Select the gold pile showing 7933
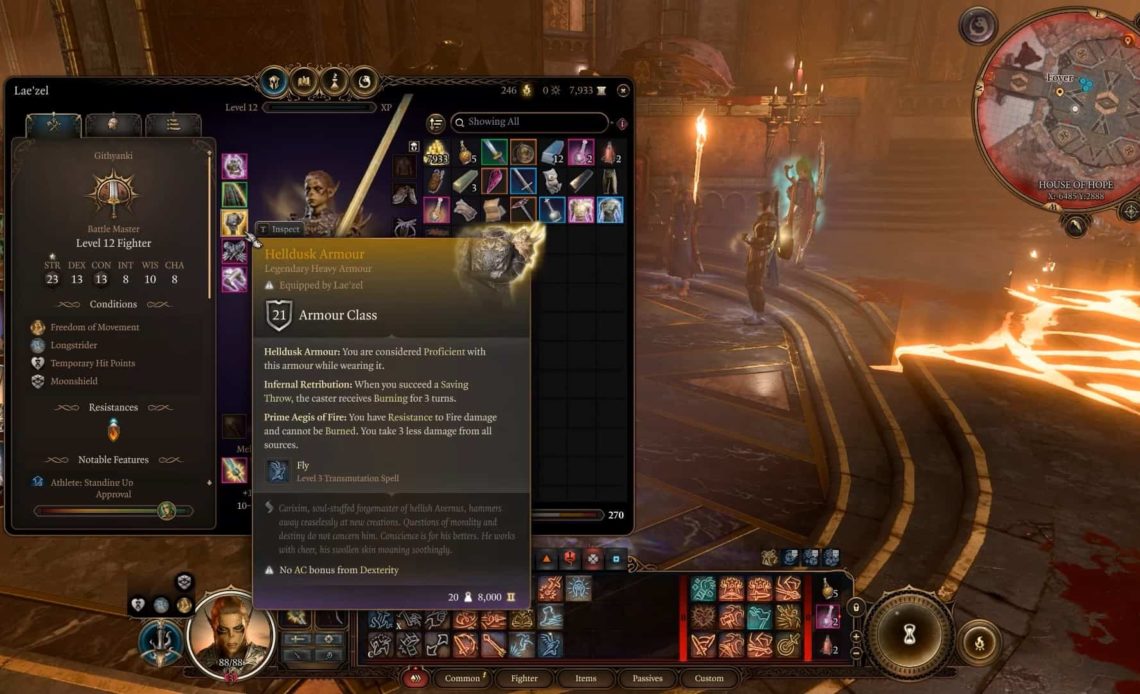This screenshot has width=1140, height=694. point(436,153)
